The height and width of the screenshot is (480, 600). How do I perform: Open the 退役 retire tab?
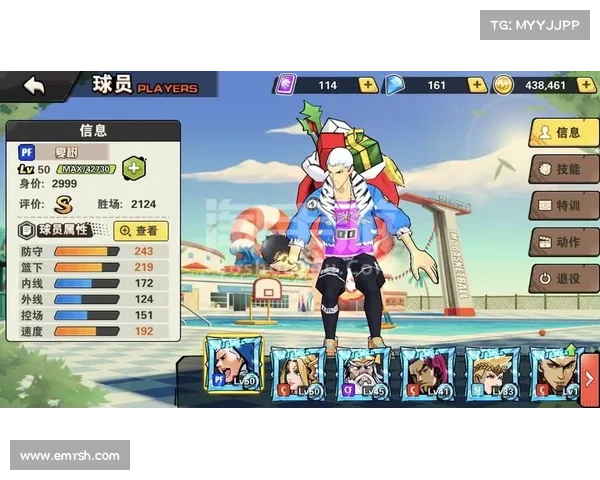[x=563, y=278]
